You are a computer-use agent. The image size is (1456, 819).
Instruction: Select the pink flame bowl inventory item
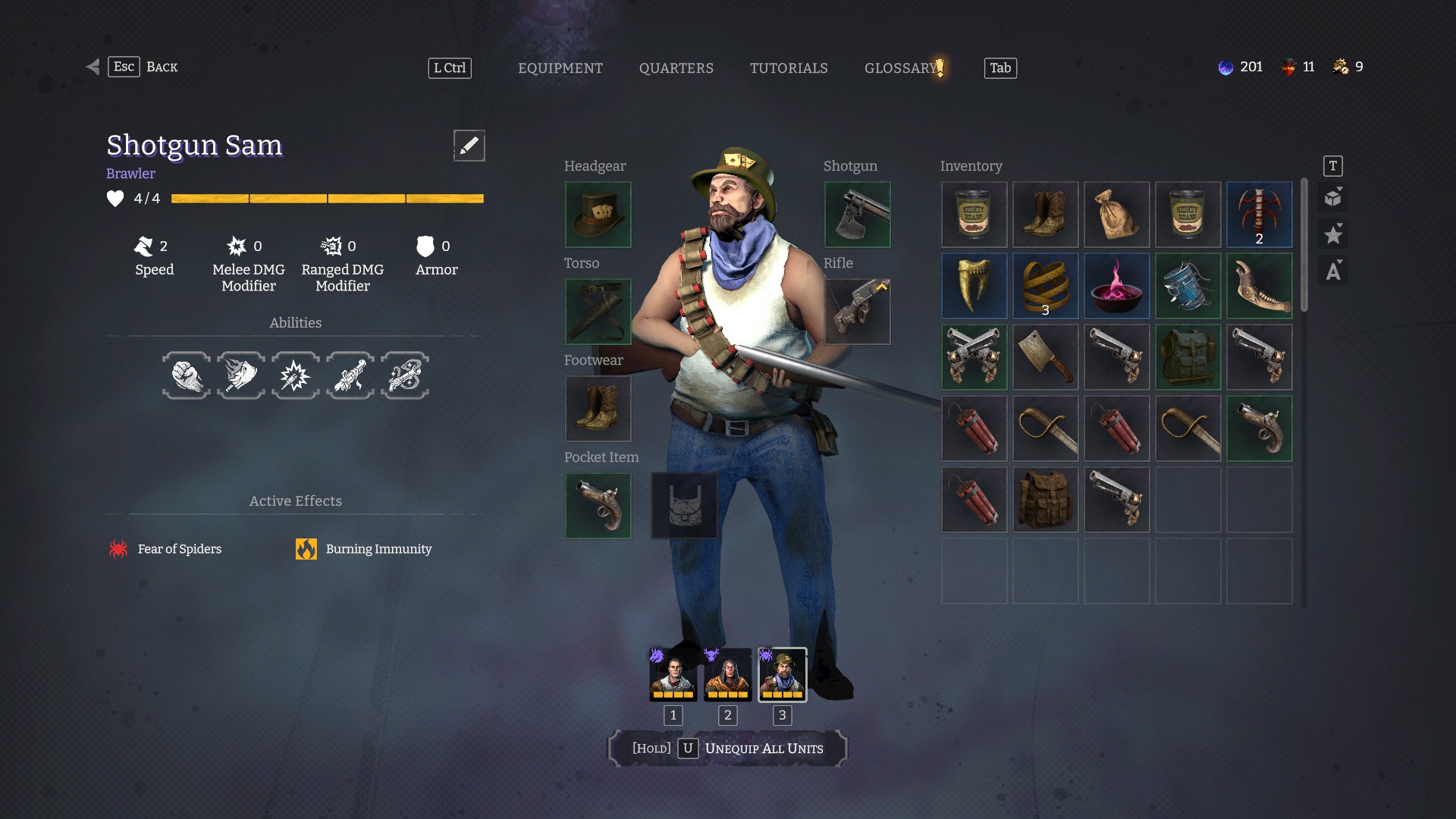coord(1116,286)
